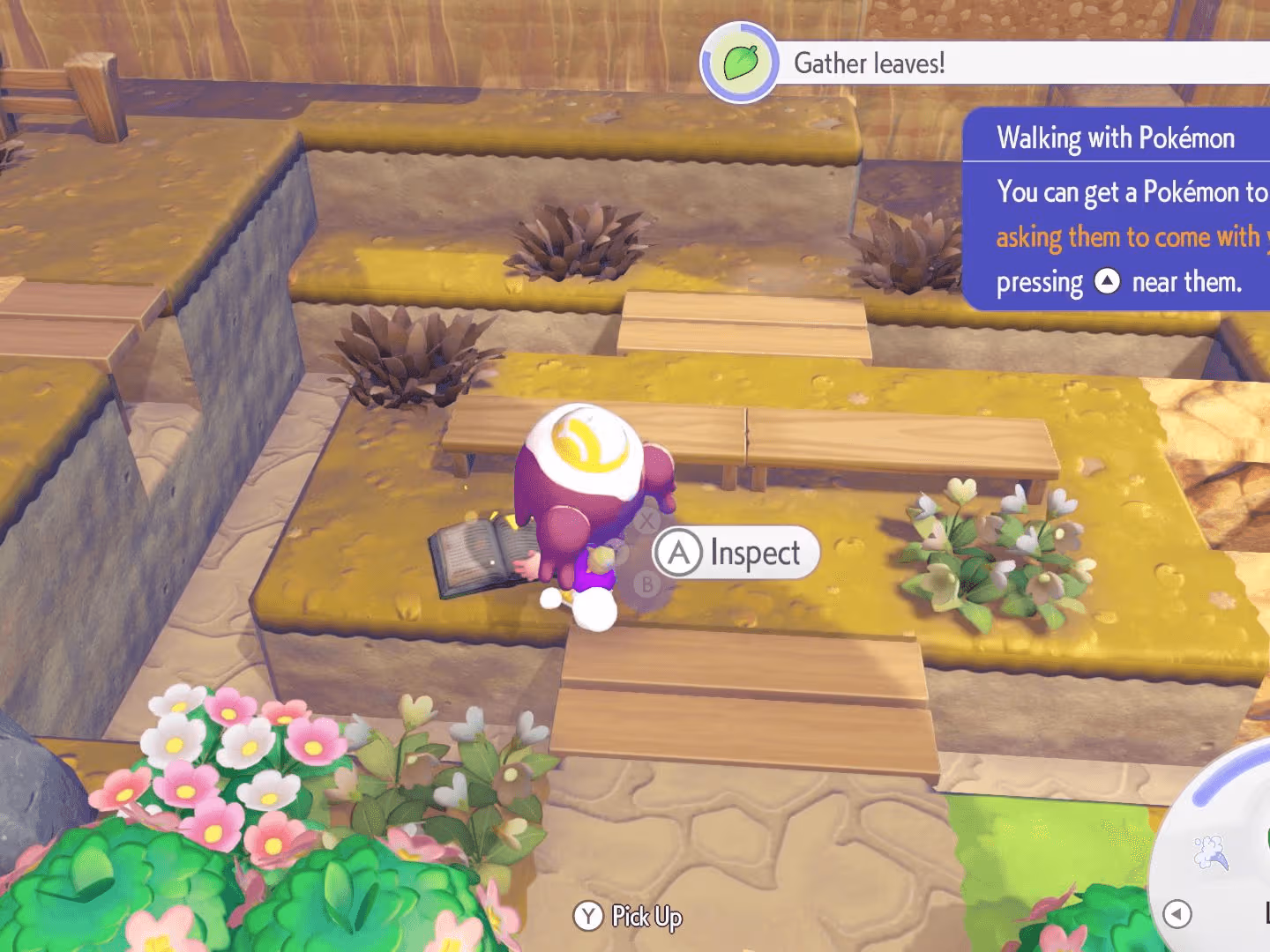Click the green leaf objective icon
The width and height of the screenshot is (1270, 952).
tap(740, 63)
